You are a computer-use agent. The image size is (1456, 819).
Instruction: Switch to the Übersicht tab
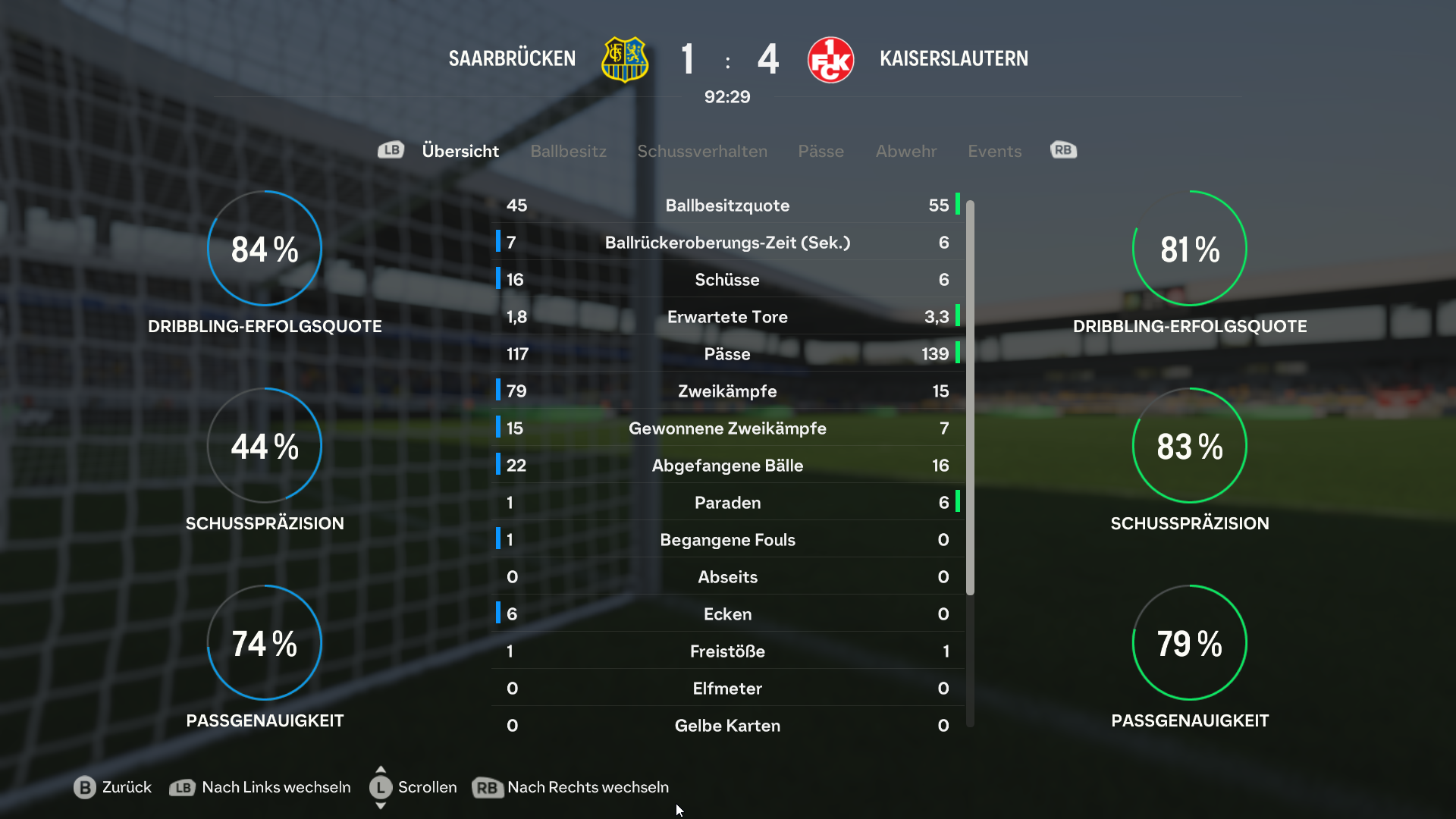pos(460,151)
